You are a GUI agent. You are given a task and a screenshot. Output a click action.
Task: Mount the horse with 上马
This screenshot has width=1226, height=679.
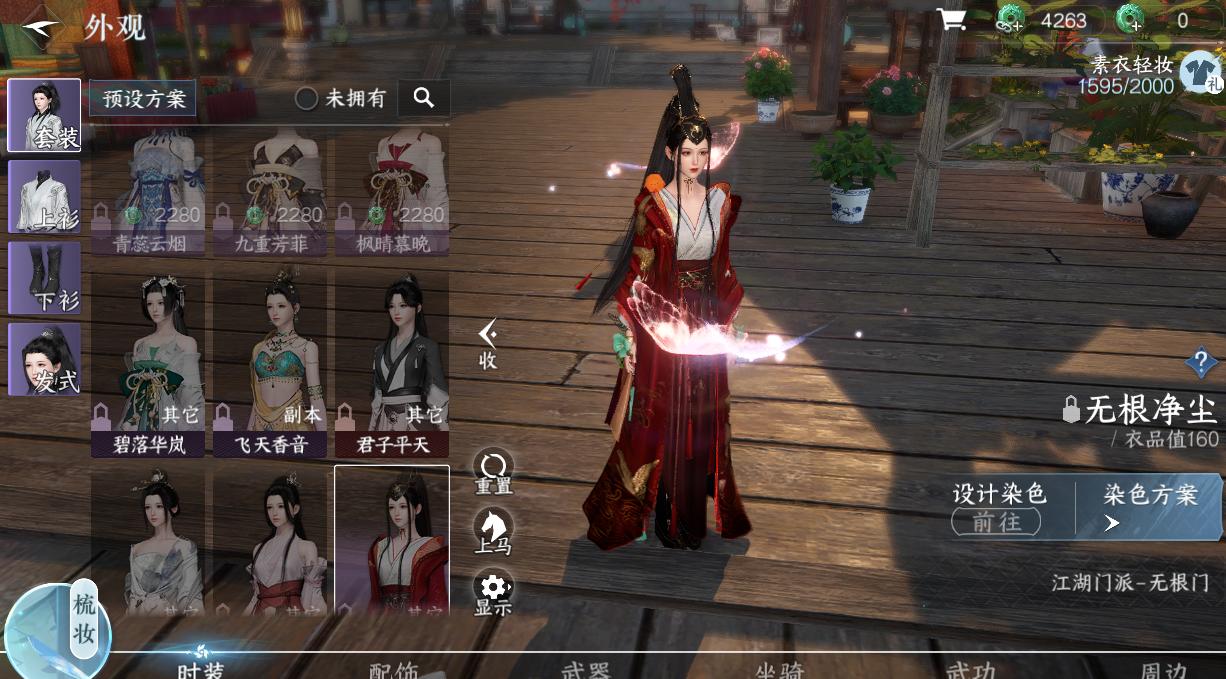pyautogui.click(x=493, y=532)
